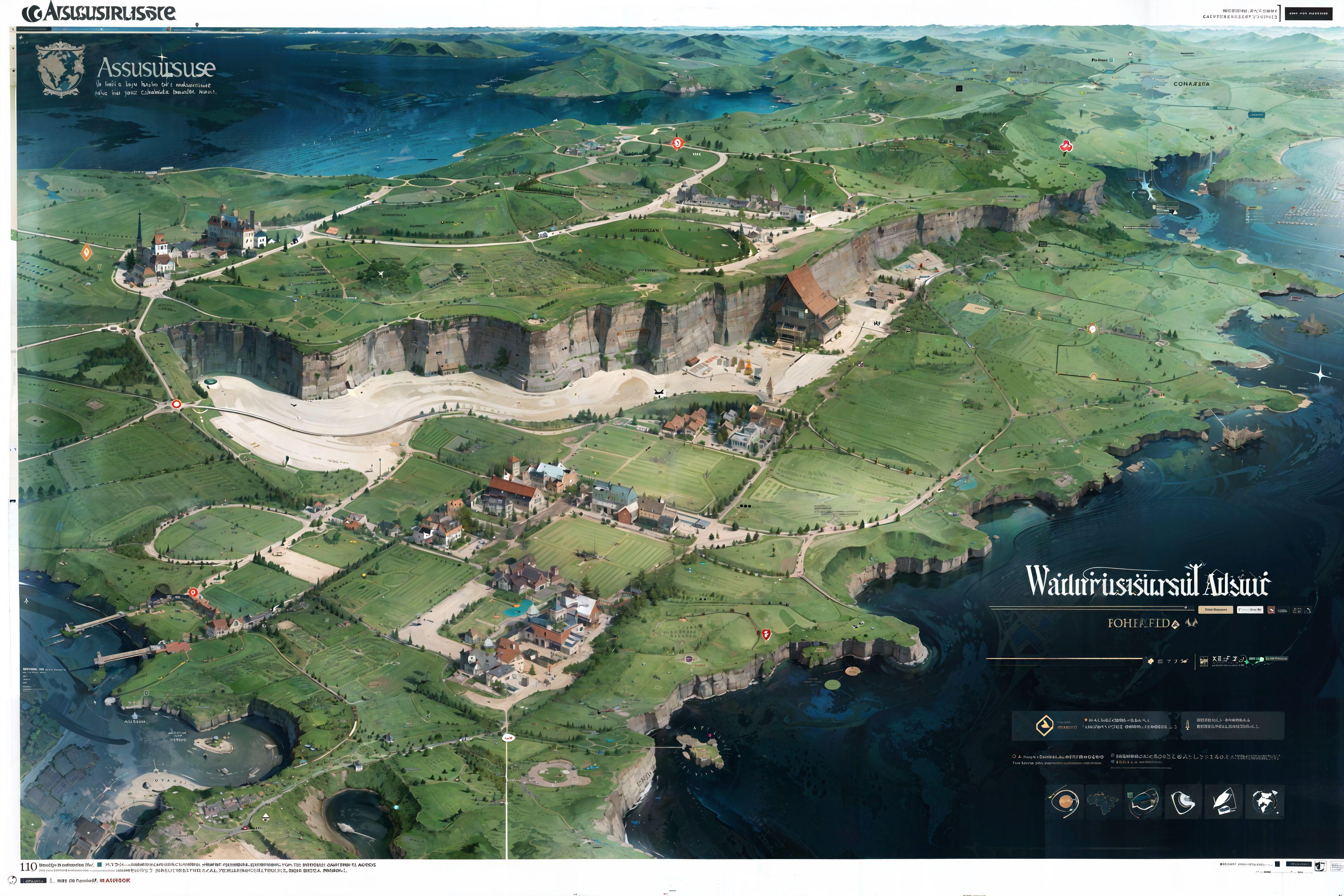
Task: Select the crescent moon shield icon
Action: click(x=1184, y=801)
